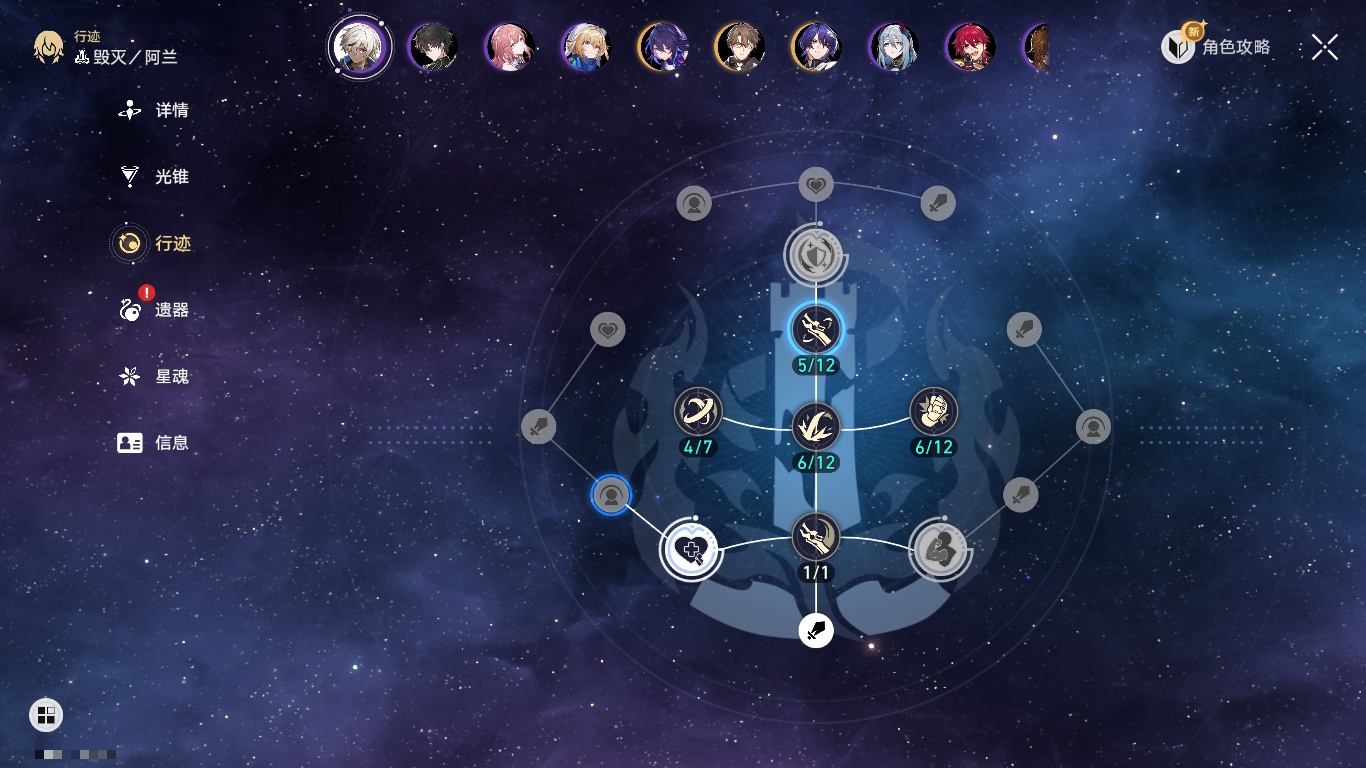
Task: Select the white sword node at the bottom
Action: click(816, 631)
